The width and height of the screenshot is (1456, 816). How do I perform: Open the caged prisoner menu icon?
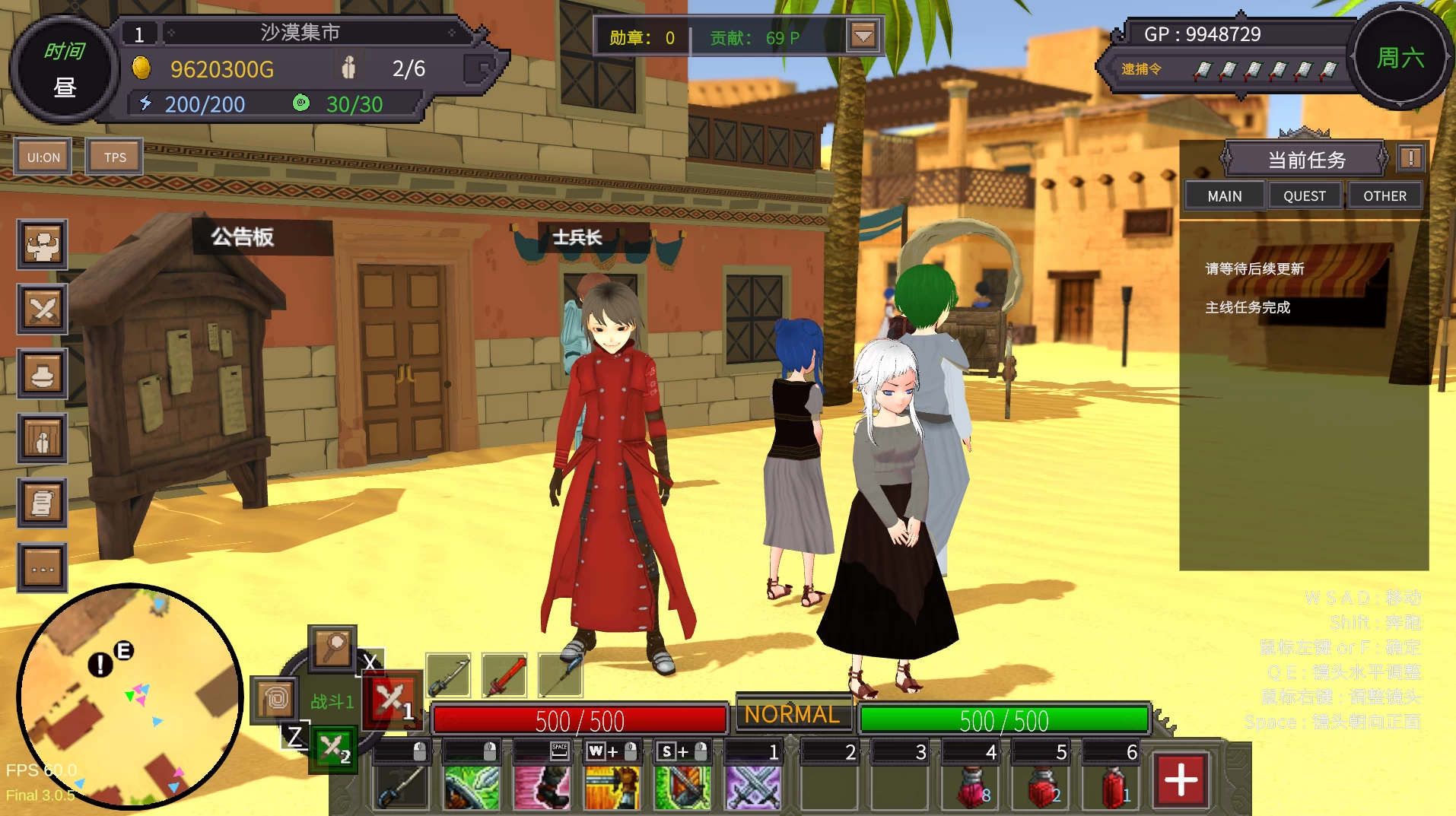point(43,439)
